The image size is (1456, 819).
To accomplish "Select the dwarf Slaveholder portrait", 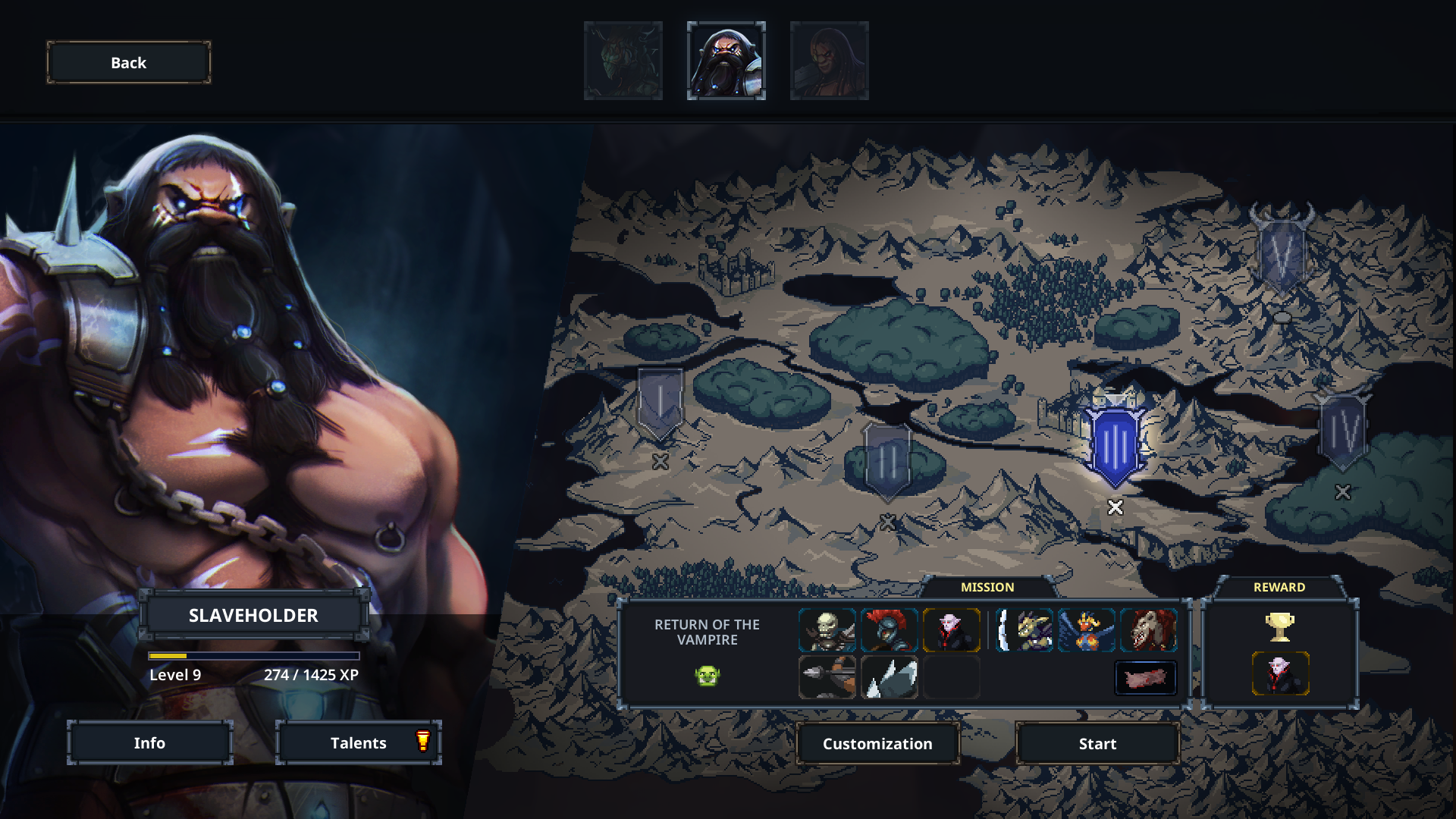I will coord(726,61).
